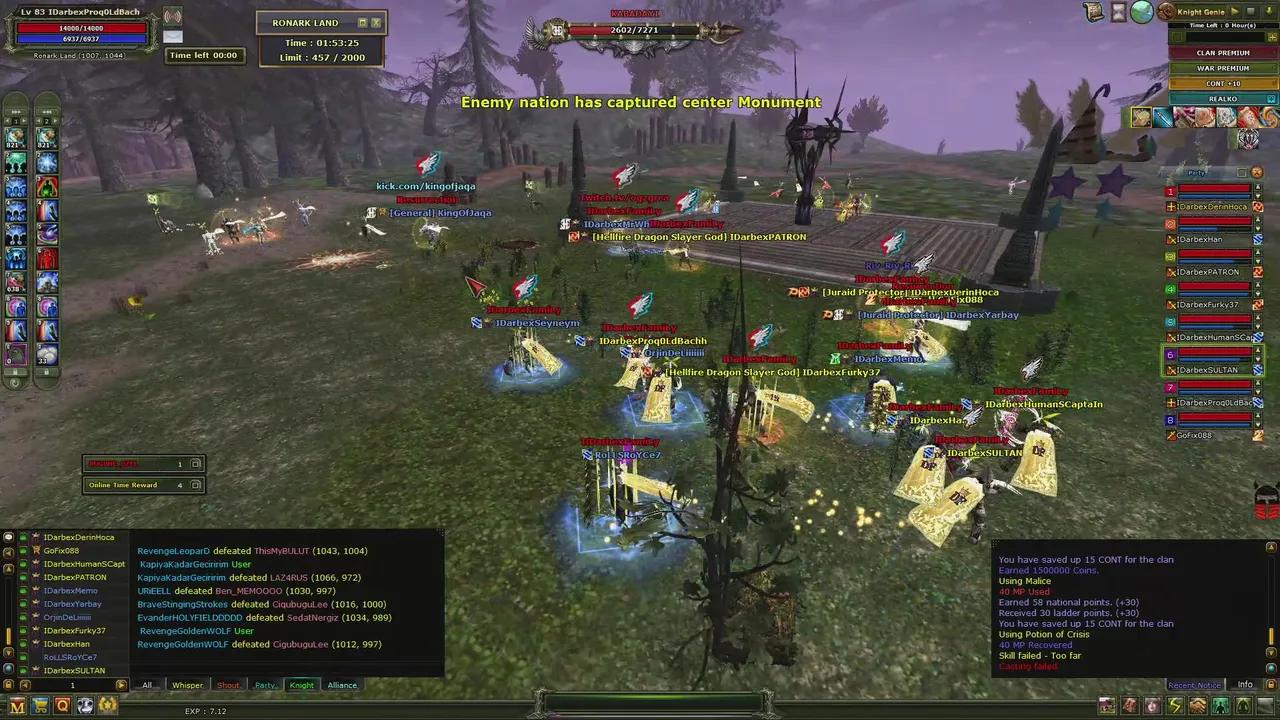
Task: Open the Q quest icon
Action: [x=62, y=706]
